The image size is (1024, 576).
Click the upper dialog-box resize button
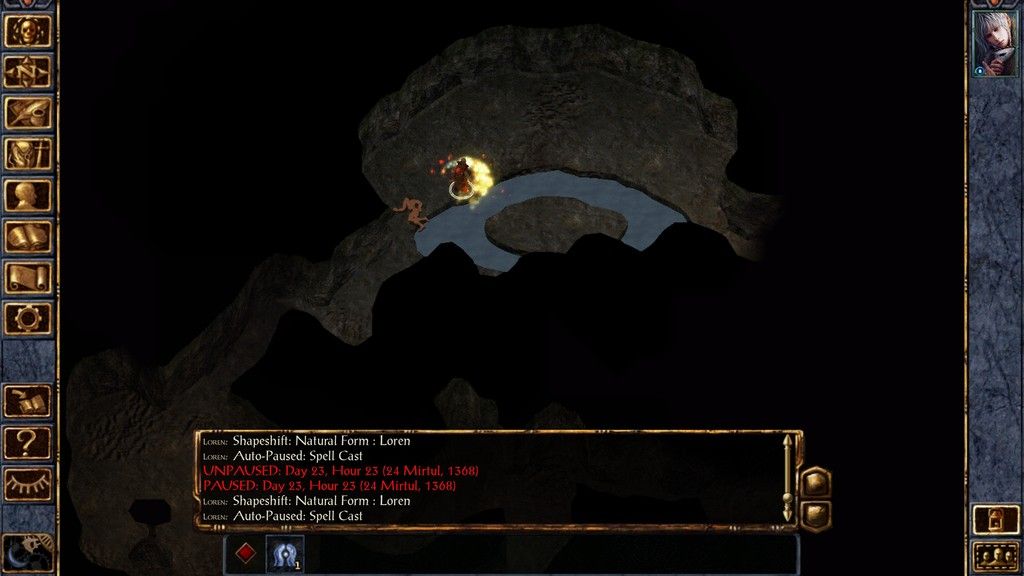pos(816,482)
